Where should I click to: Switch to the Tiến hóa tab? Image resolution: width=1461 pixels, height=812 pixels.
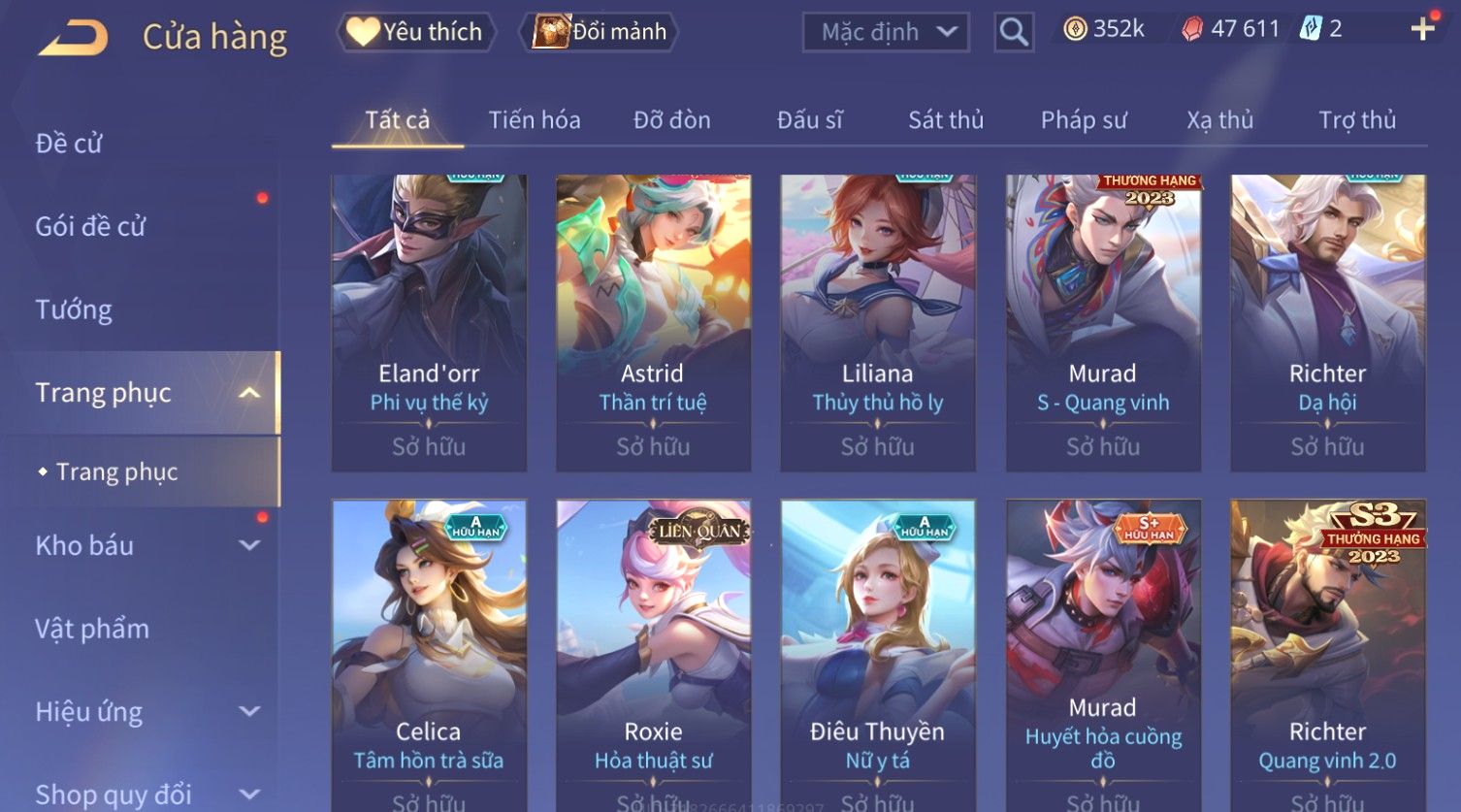(x=535, y=119)
